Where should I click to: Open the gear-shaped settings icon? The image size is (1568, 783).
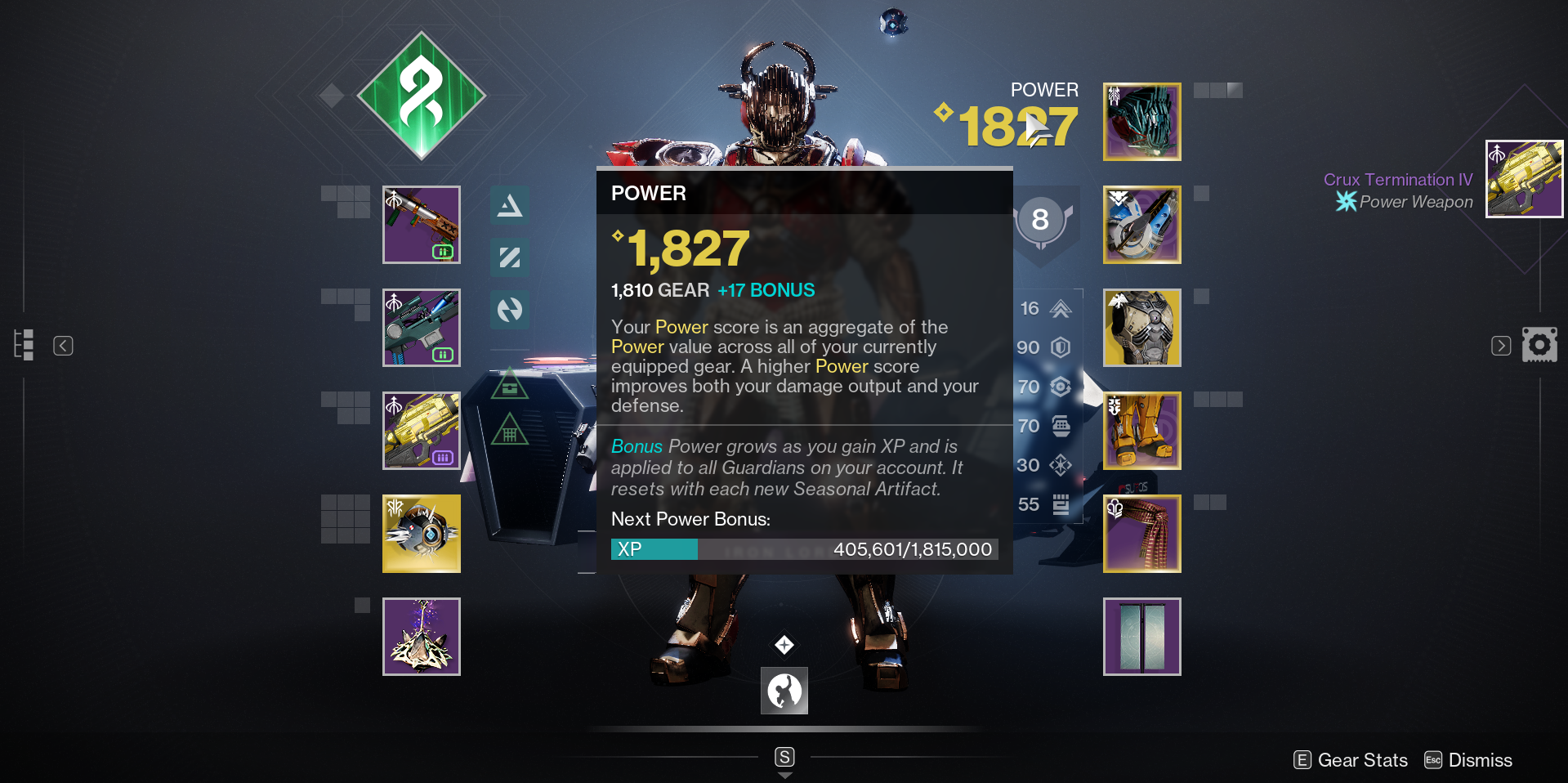(1539, 345)
